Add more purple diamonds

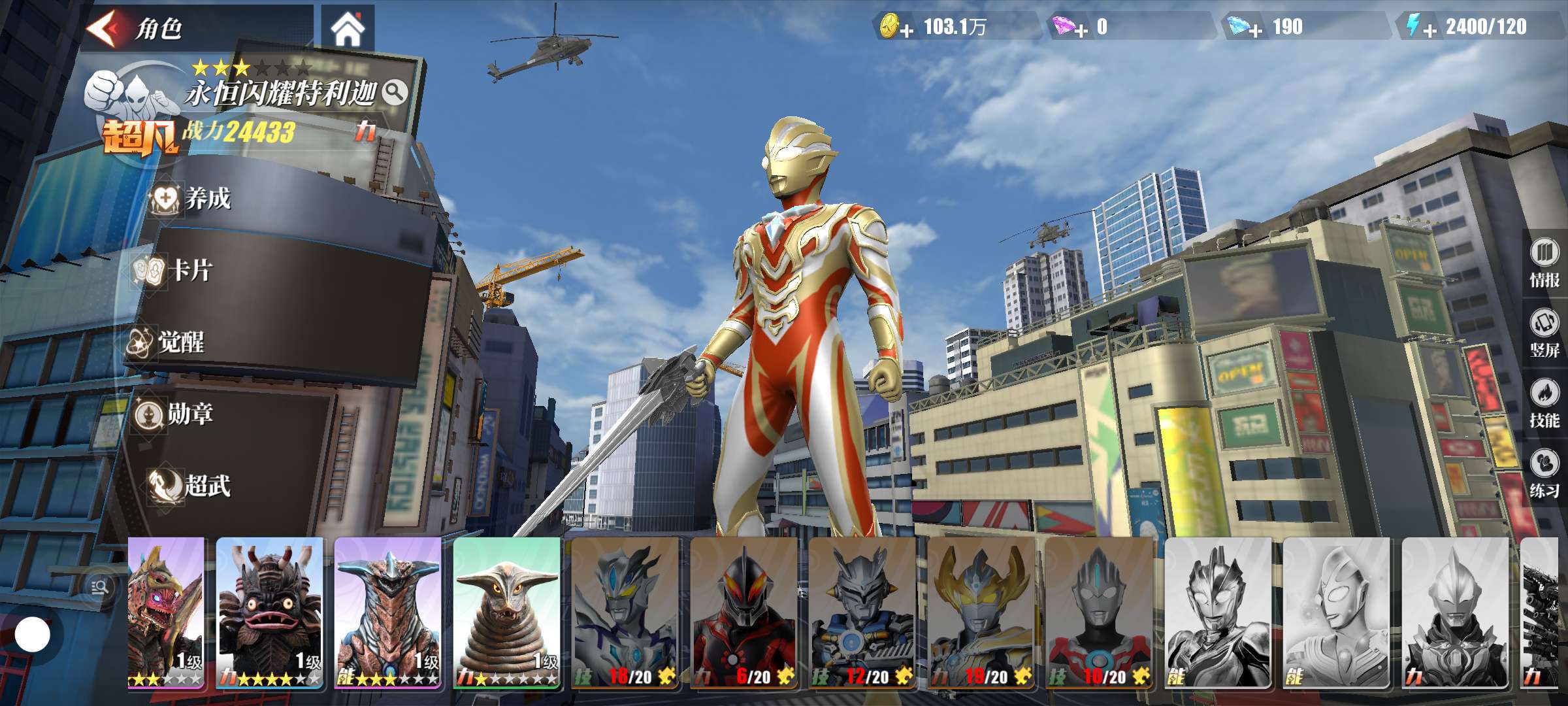pos(1081,30)
